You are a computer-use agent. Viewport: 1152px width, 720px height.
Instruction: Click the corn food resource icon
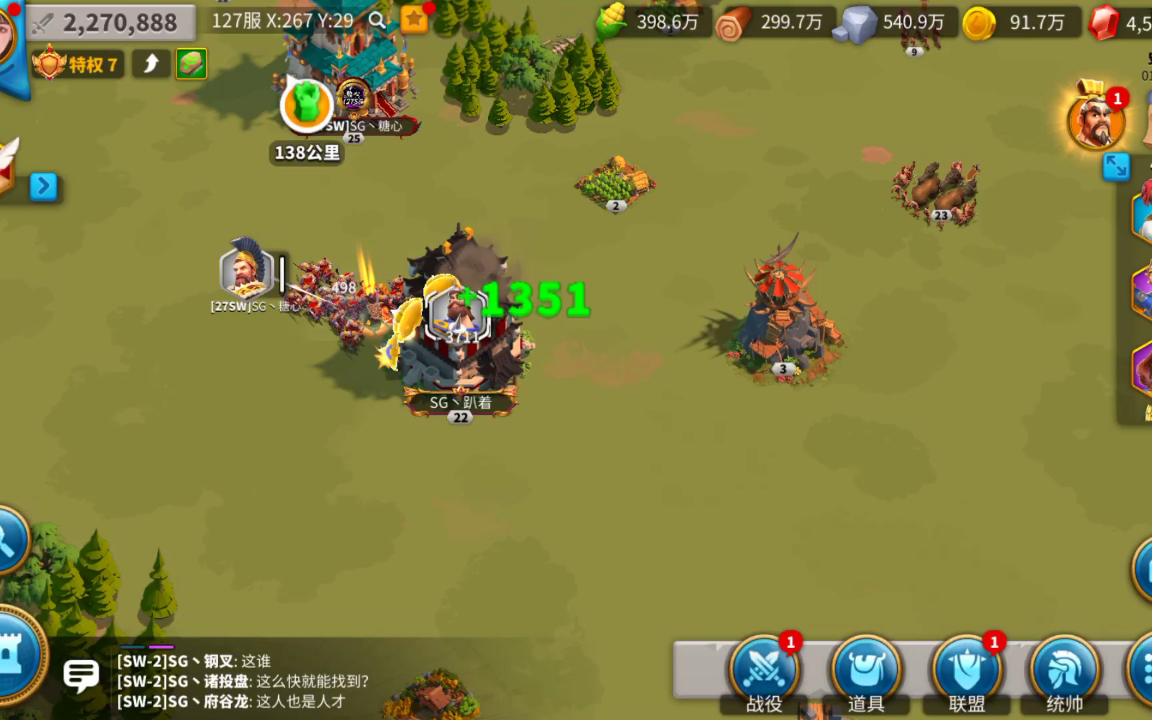tap(612, 22)
